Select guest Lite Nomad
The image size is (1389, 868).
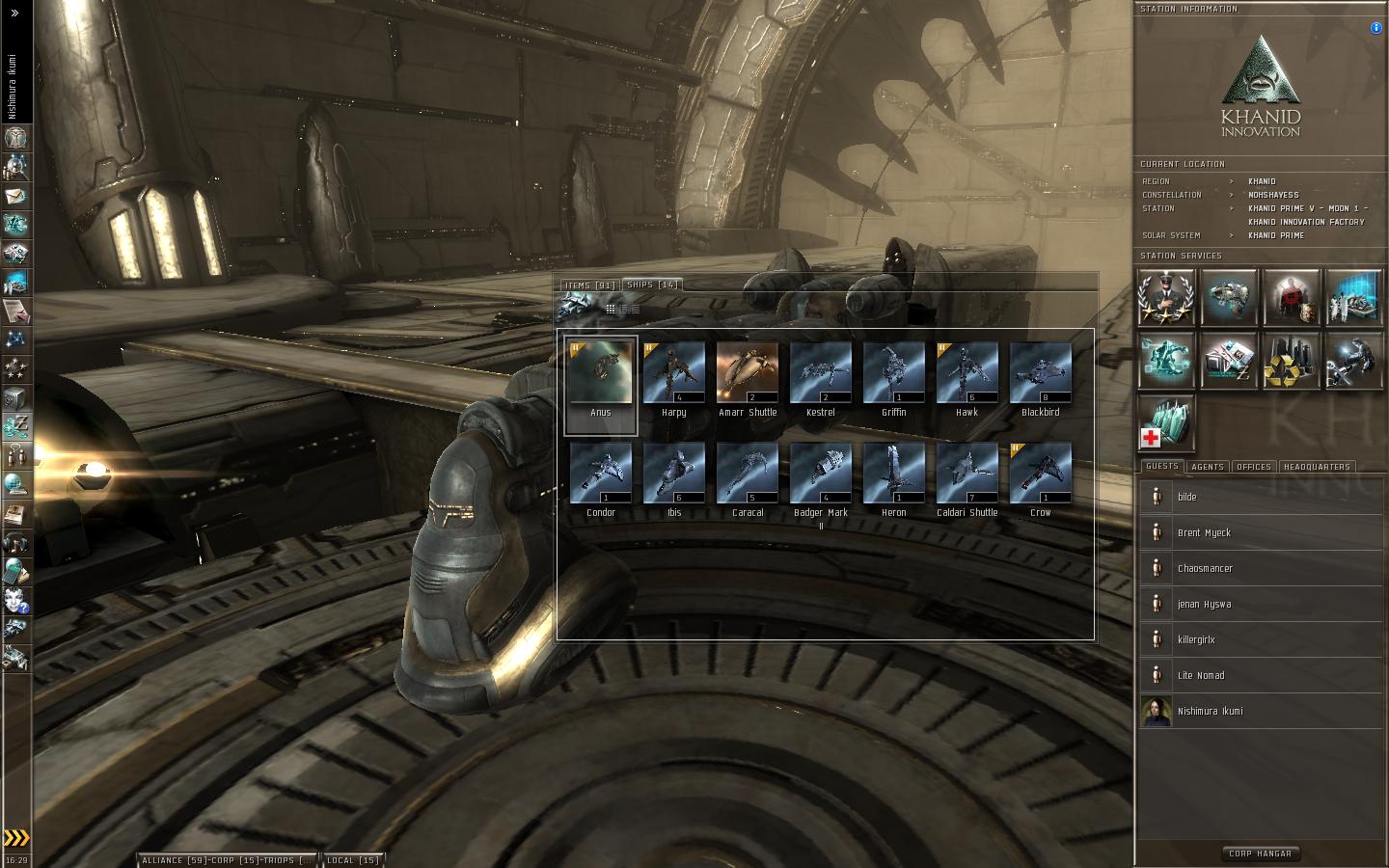(1201, 676)
